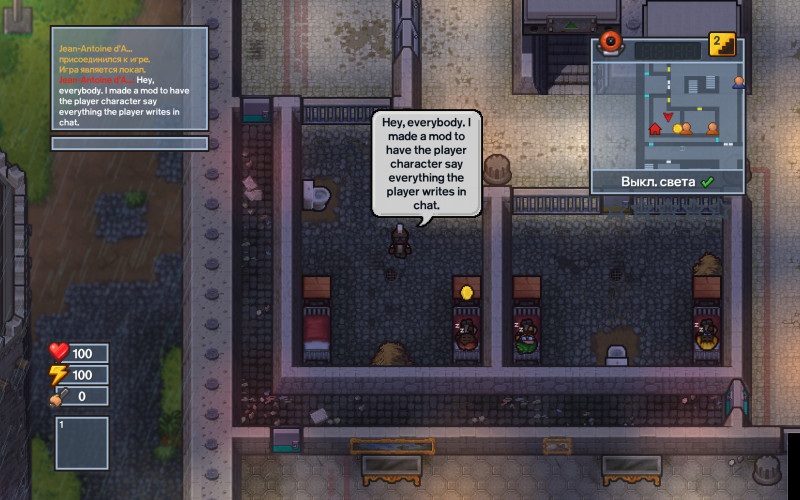Click the red house marker on minimap
Viewport: 800px width, 500px height.
point(656,128)
